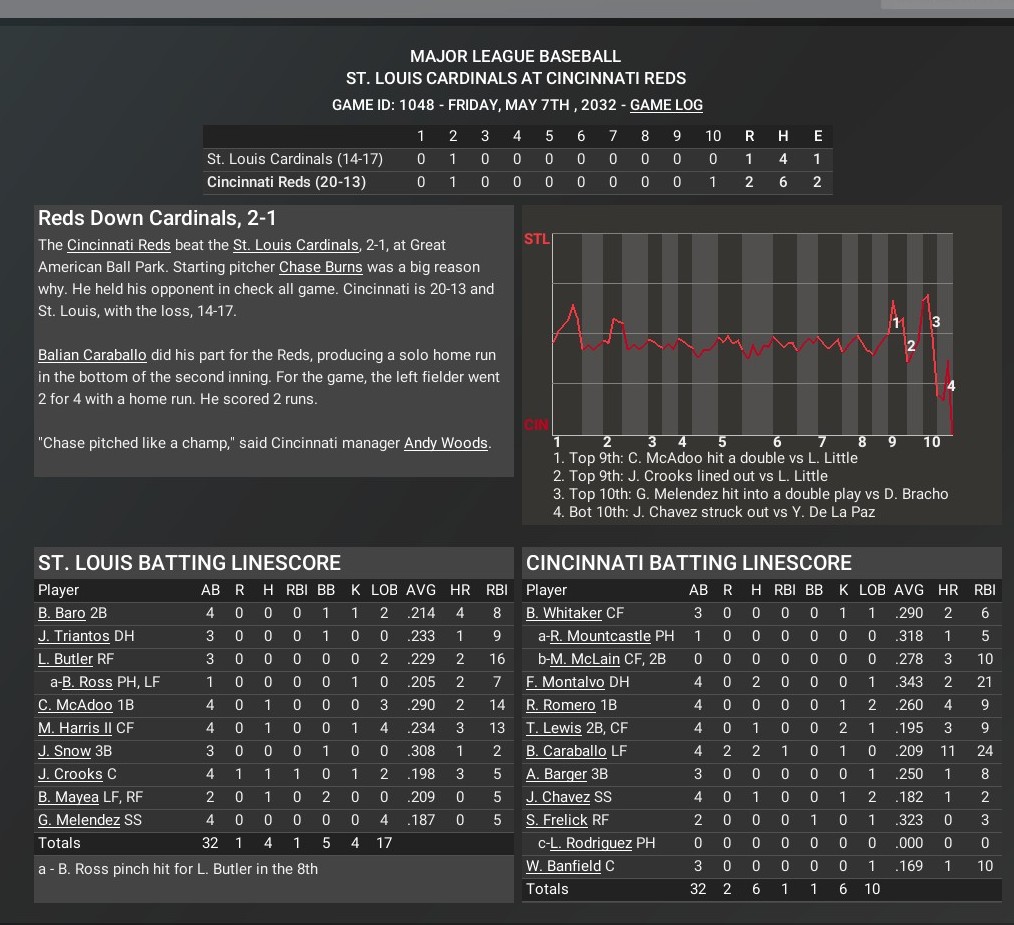
Task: Select S. Frelick player link
Action: click(556, 820)
